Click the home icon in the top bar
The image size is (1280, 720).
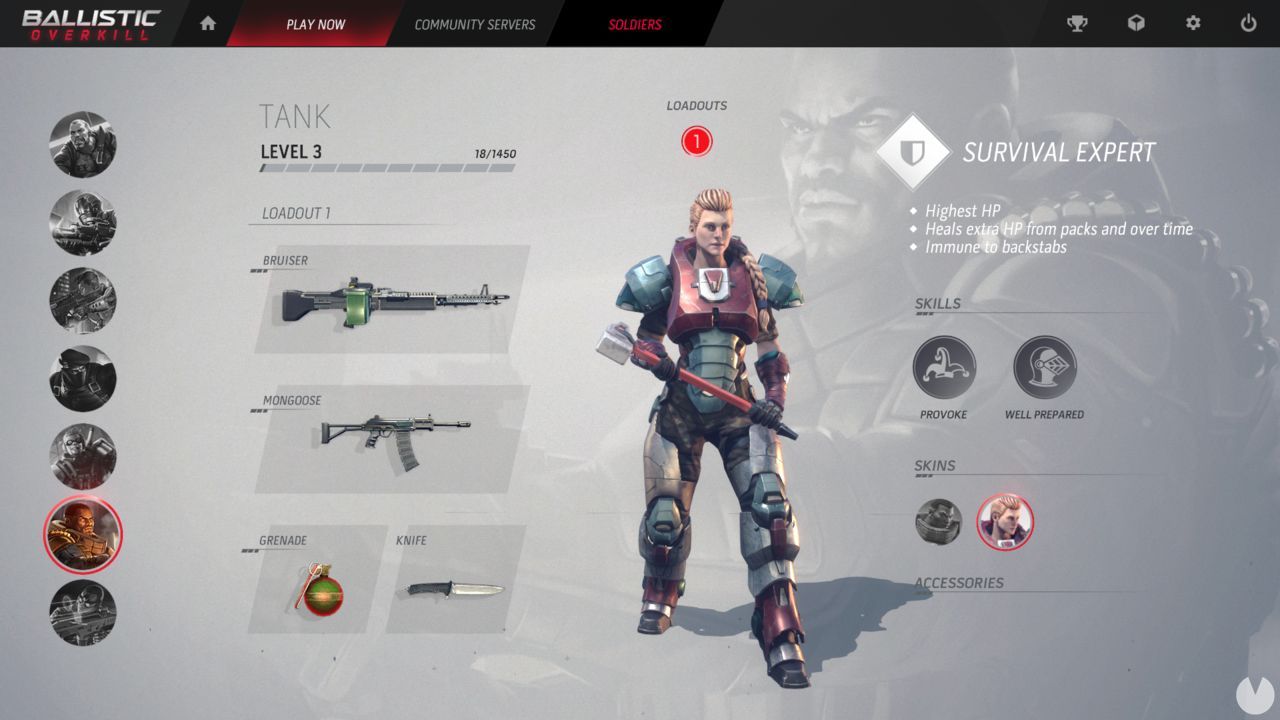(207, 22)
